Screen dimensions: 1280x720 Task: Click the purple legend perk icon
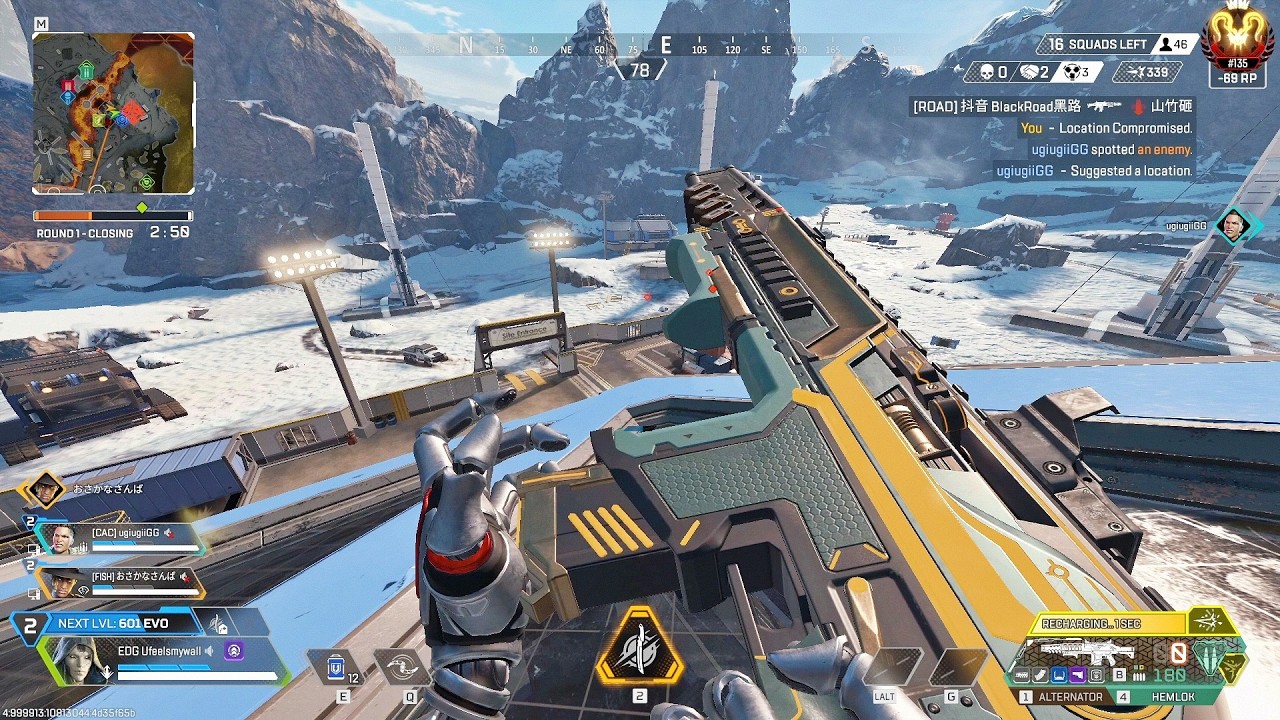(234, 652)
